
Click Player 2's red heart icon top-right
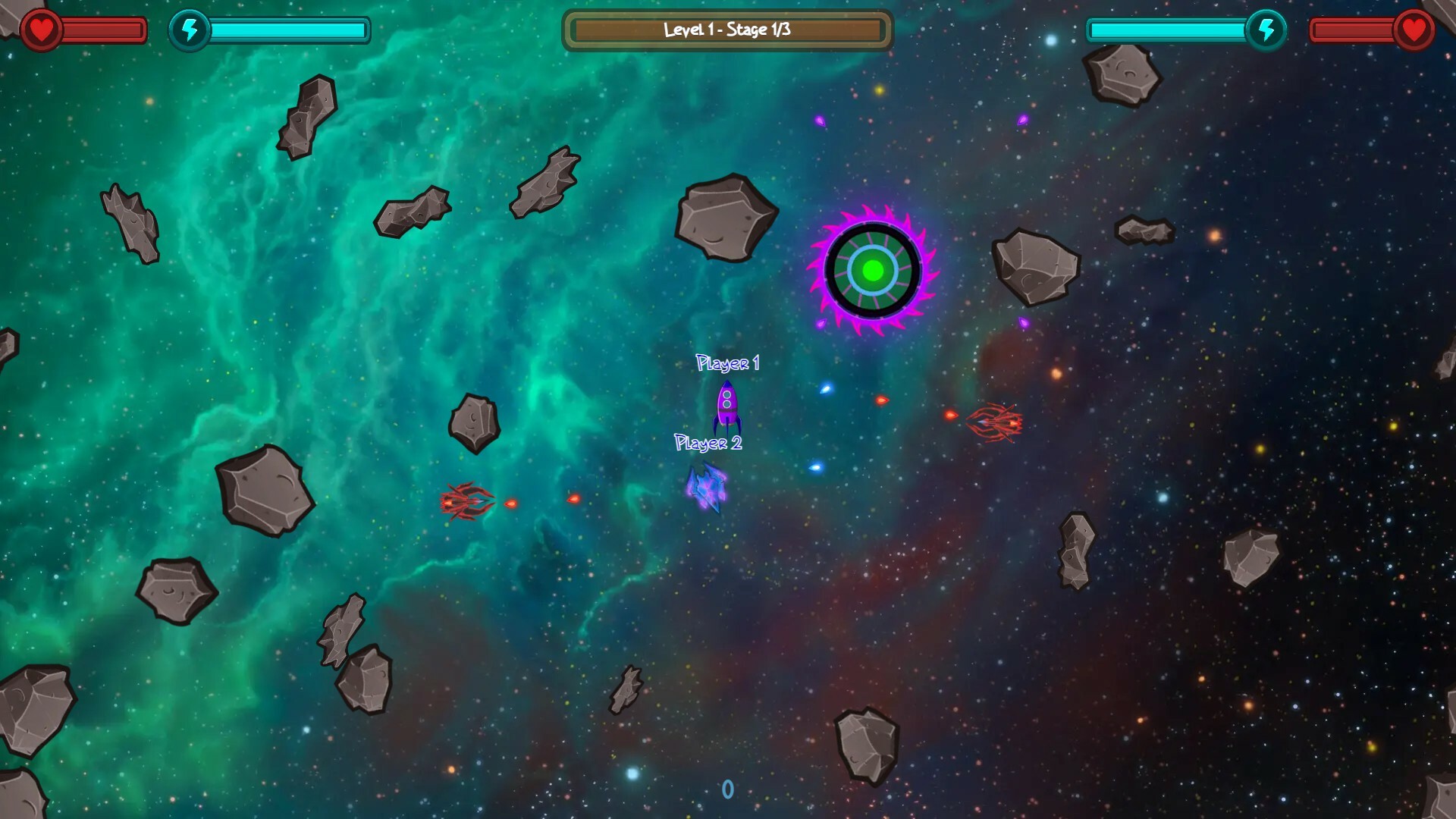point(1415,30)
